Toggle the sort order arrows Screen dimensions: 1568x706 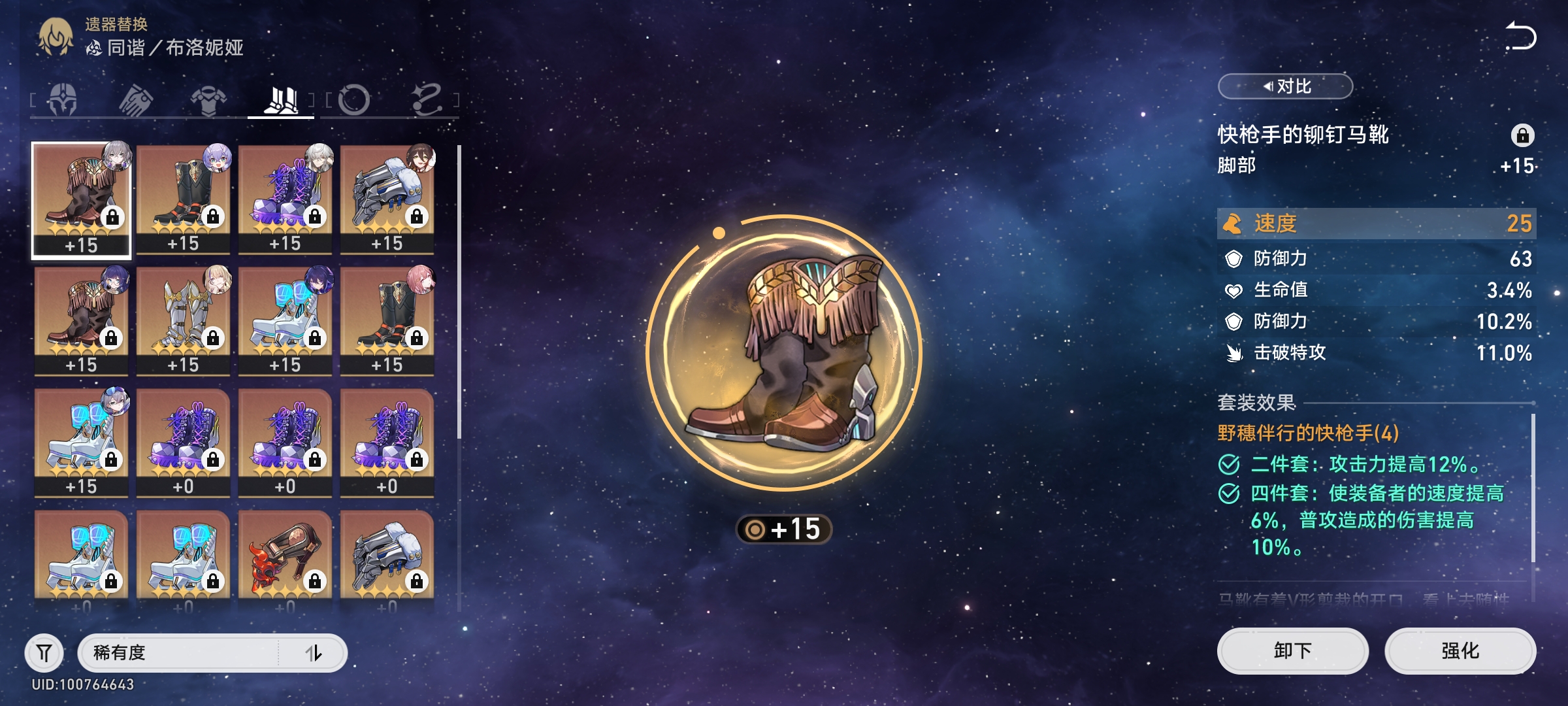(314, 652)
